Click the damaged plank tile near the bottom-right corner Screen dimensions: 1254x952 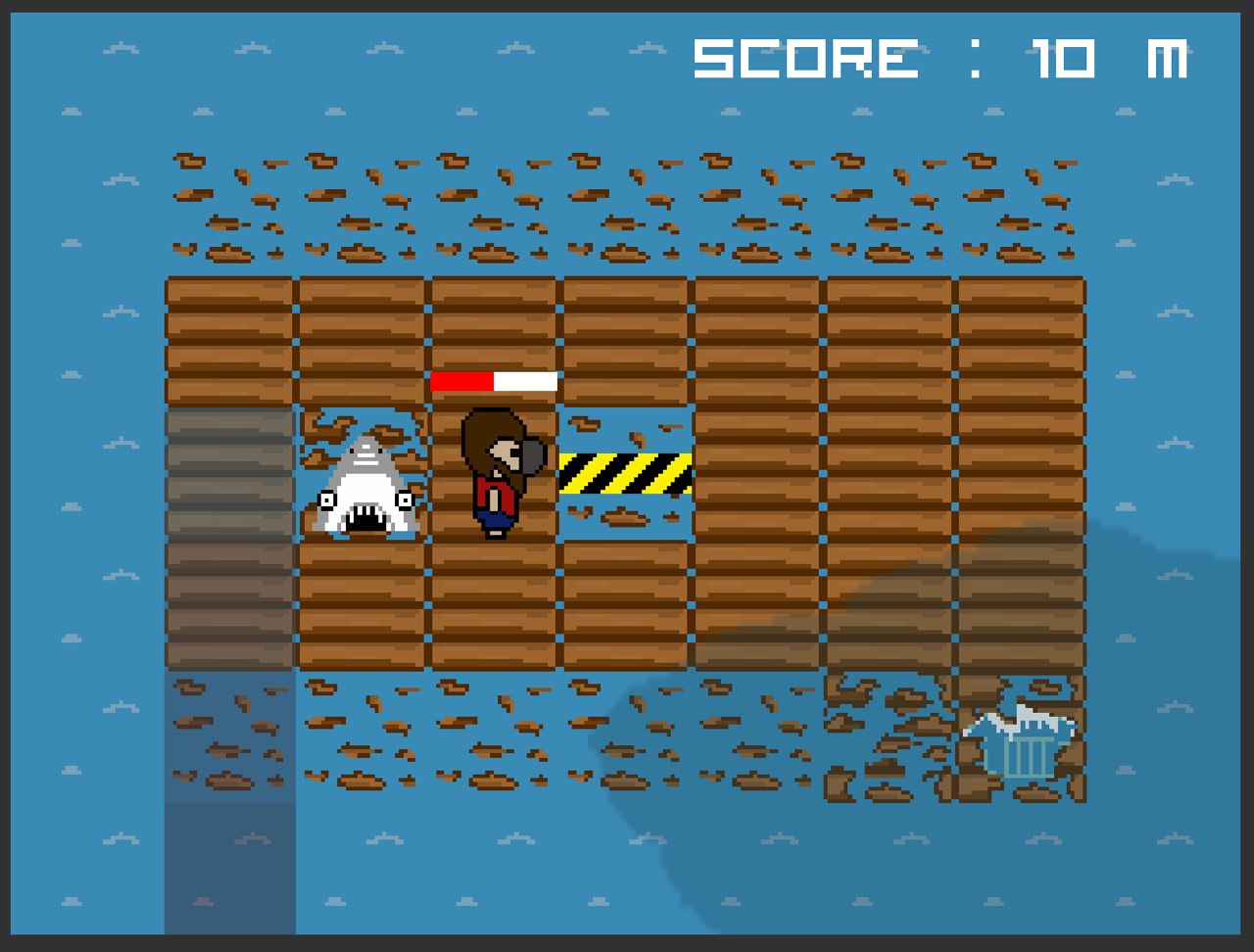(x=887, y=735)
